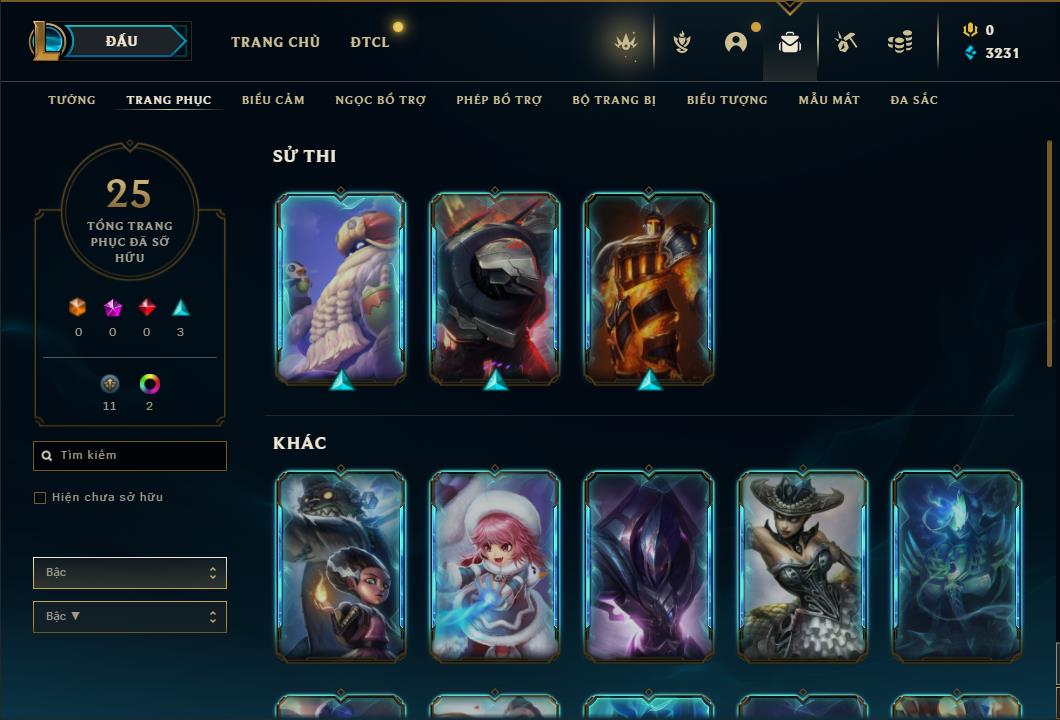Viewport: 1060px width, 720px height.
Task: Select the fiery armored epic skin card
Action: [648, 288]
